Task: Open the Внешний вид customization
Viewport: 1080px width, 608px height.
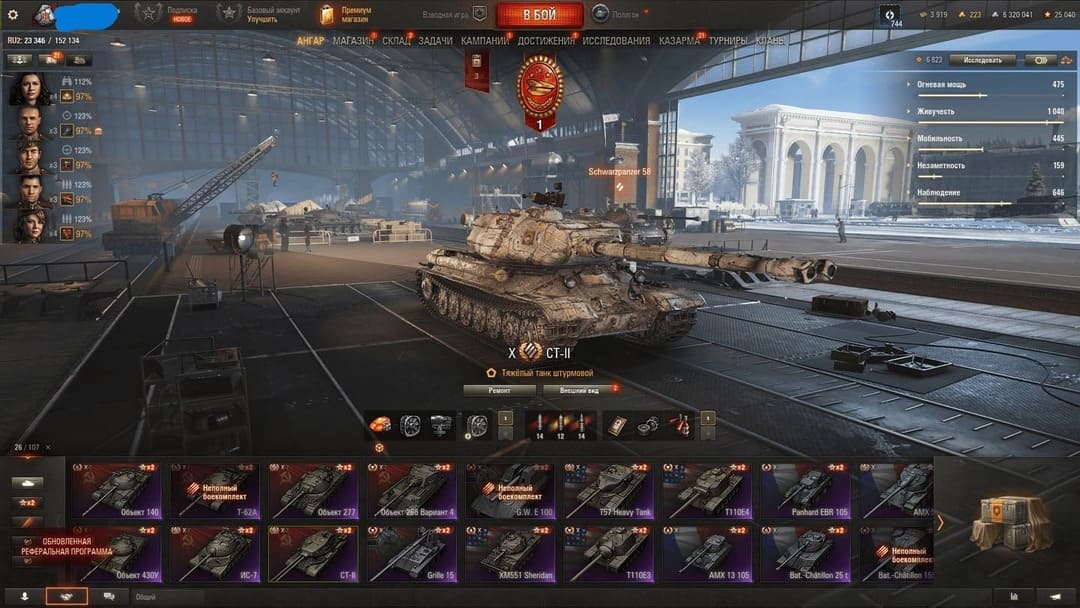Action: click(x=578, y=390)
